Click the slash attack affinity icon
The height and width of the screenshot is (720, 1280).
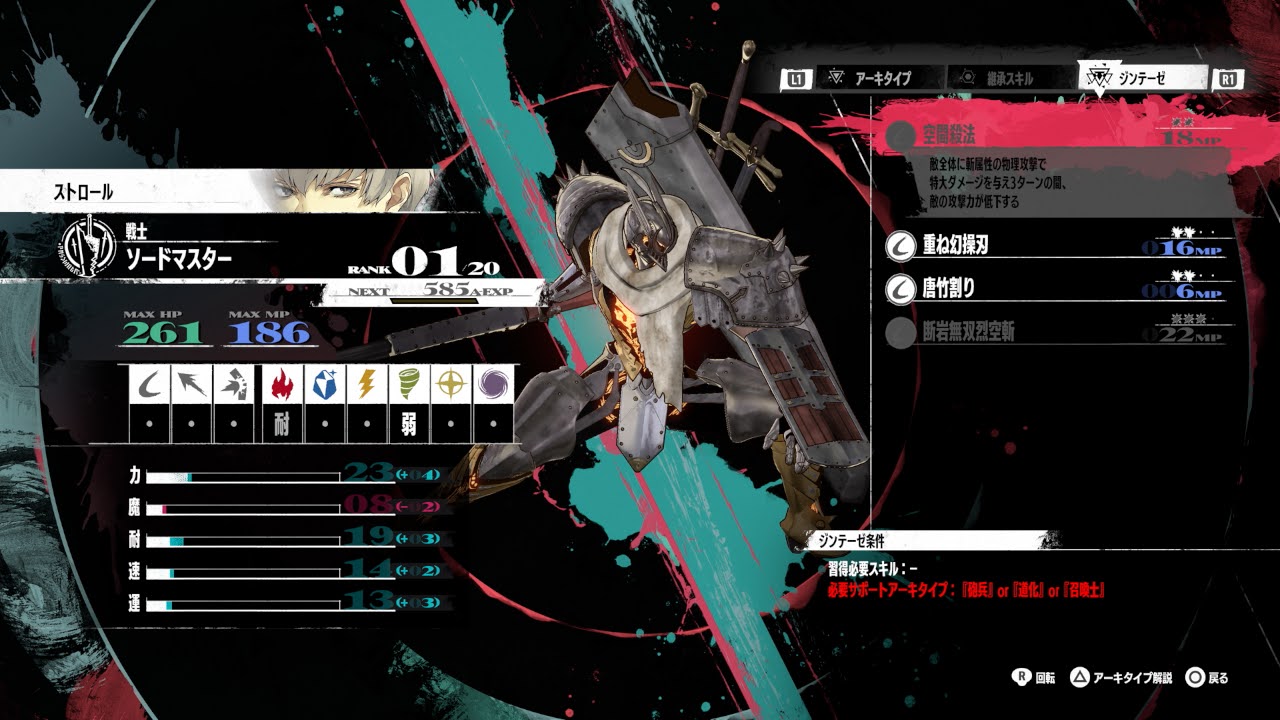click(x=149, y=385)
